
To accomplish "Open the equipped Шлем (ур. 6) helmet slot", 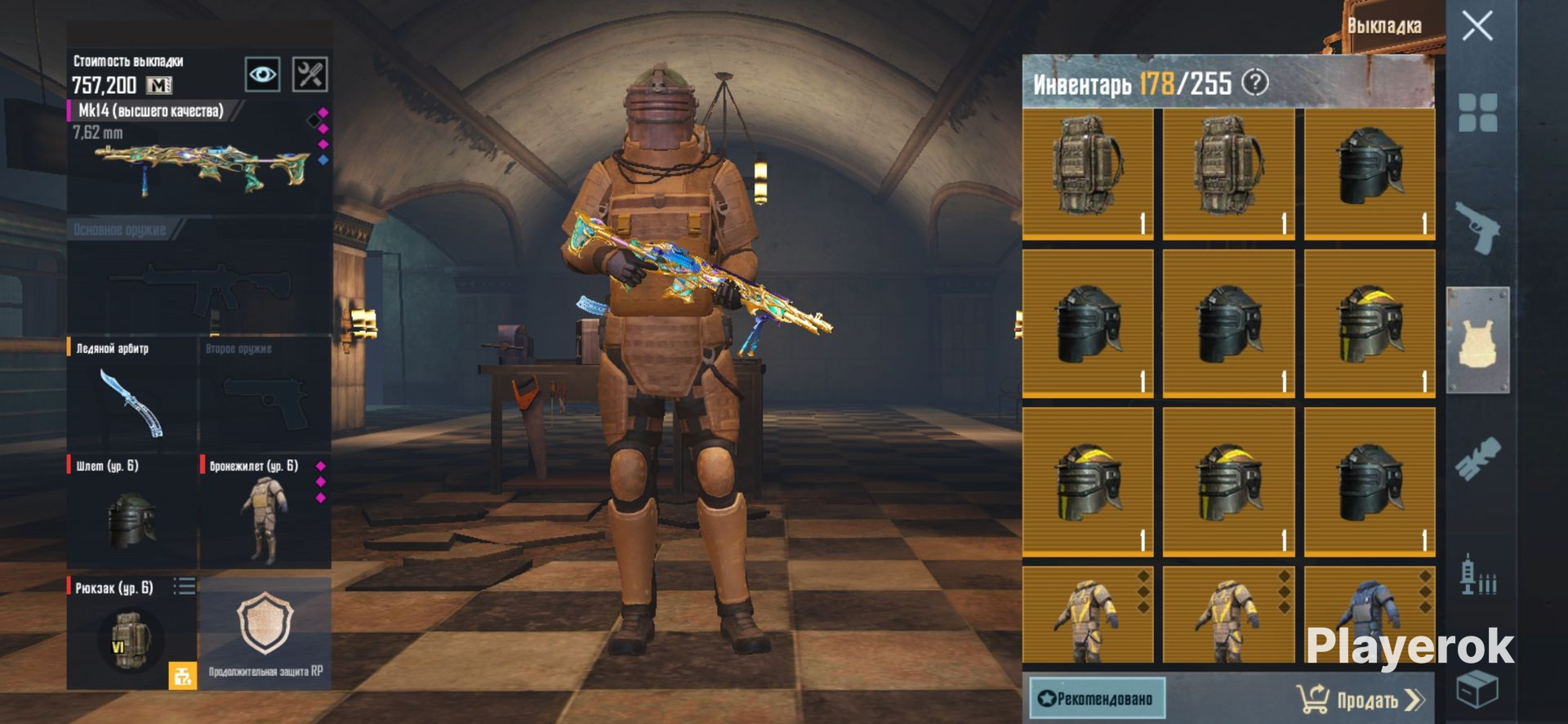I will click(131, 512).
